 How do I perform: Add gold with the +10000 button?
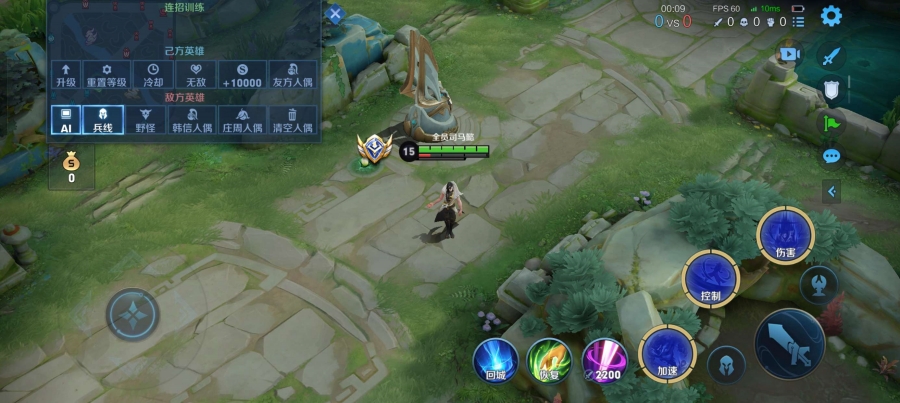pos(242,74)
